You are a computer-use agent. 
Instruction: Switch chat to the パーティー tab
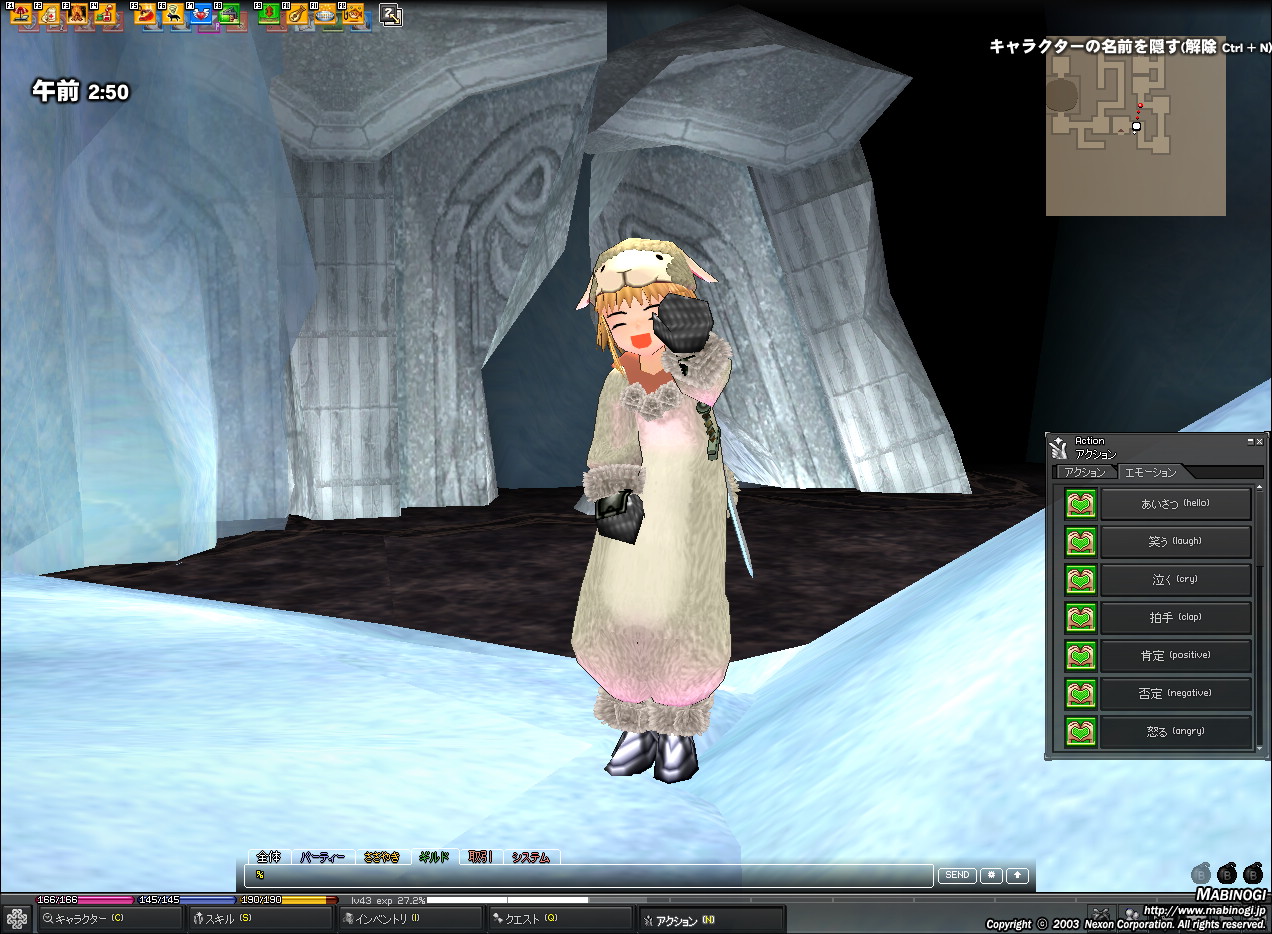(x=323, y=857)
